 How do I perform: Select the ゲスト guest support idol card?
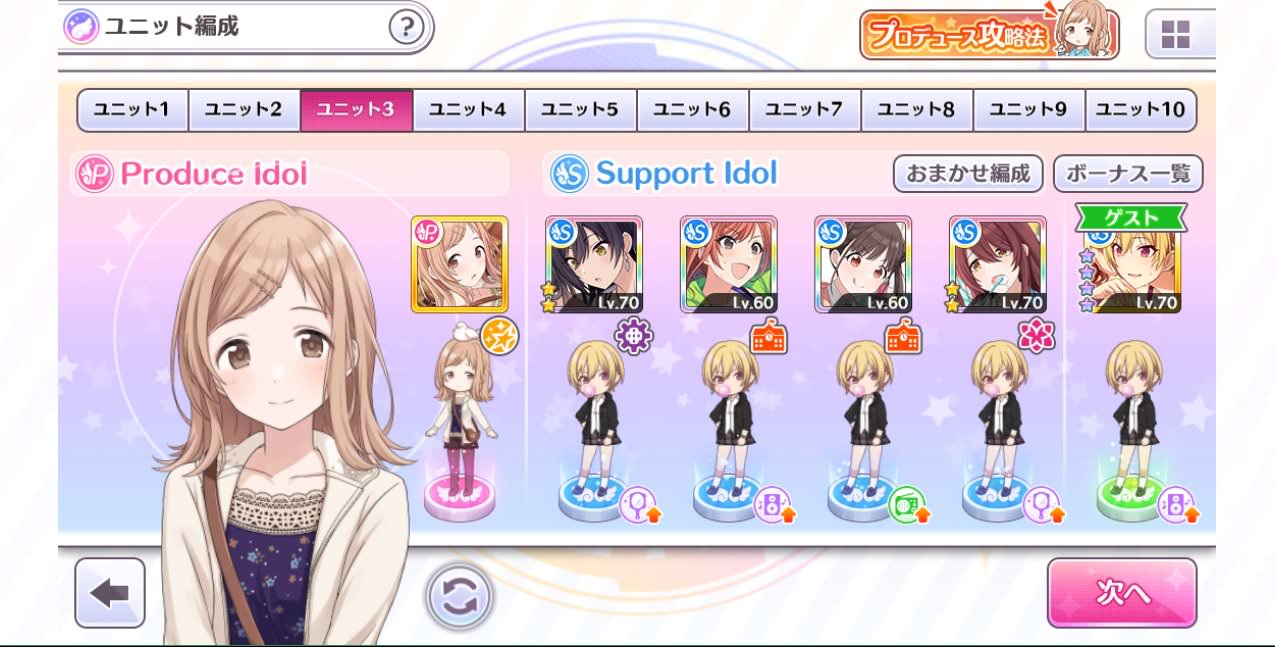click(x=1133, y=264)
